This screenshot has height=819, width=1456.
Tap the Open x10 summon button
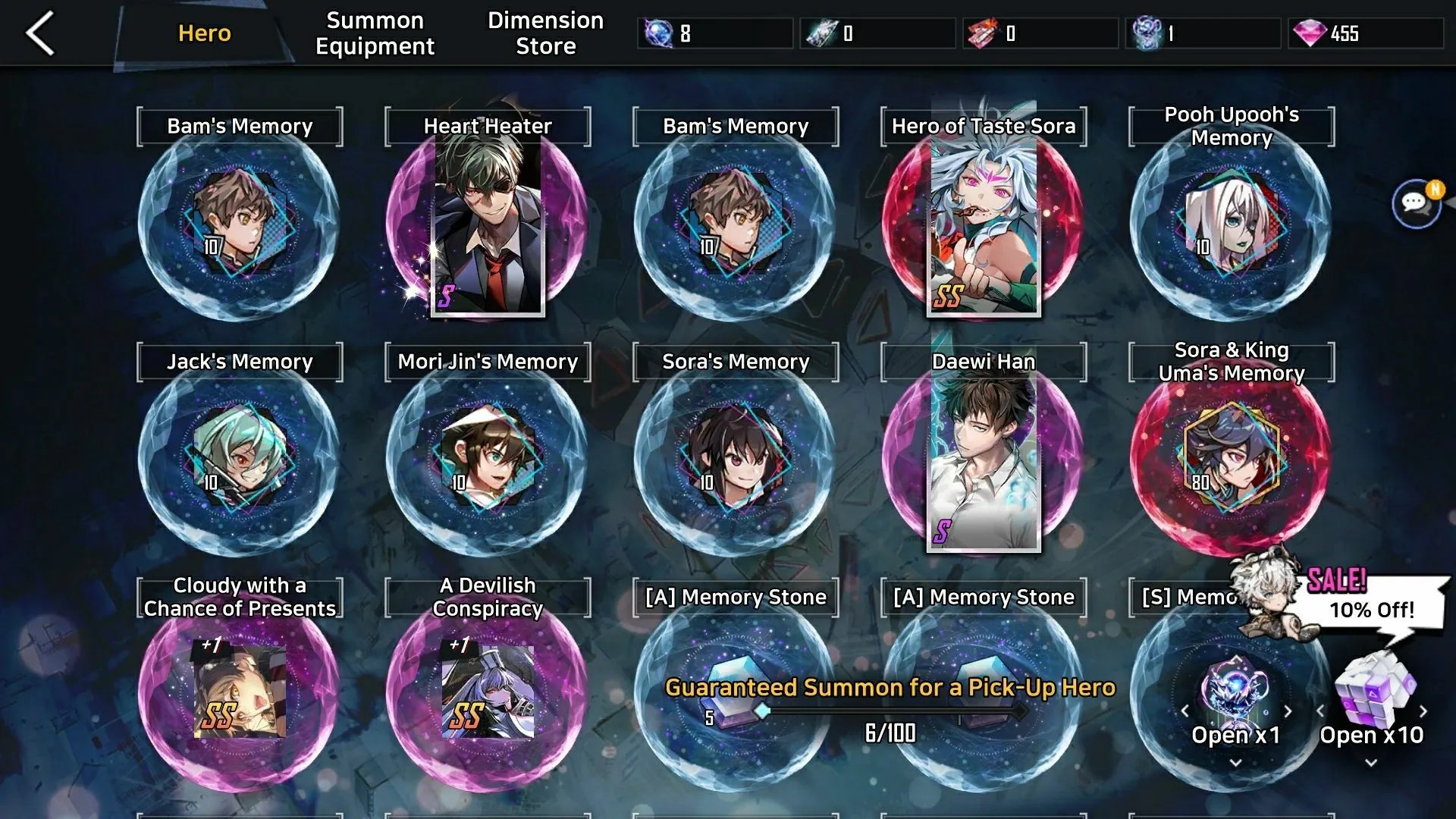click(x=1371, y=713)
